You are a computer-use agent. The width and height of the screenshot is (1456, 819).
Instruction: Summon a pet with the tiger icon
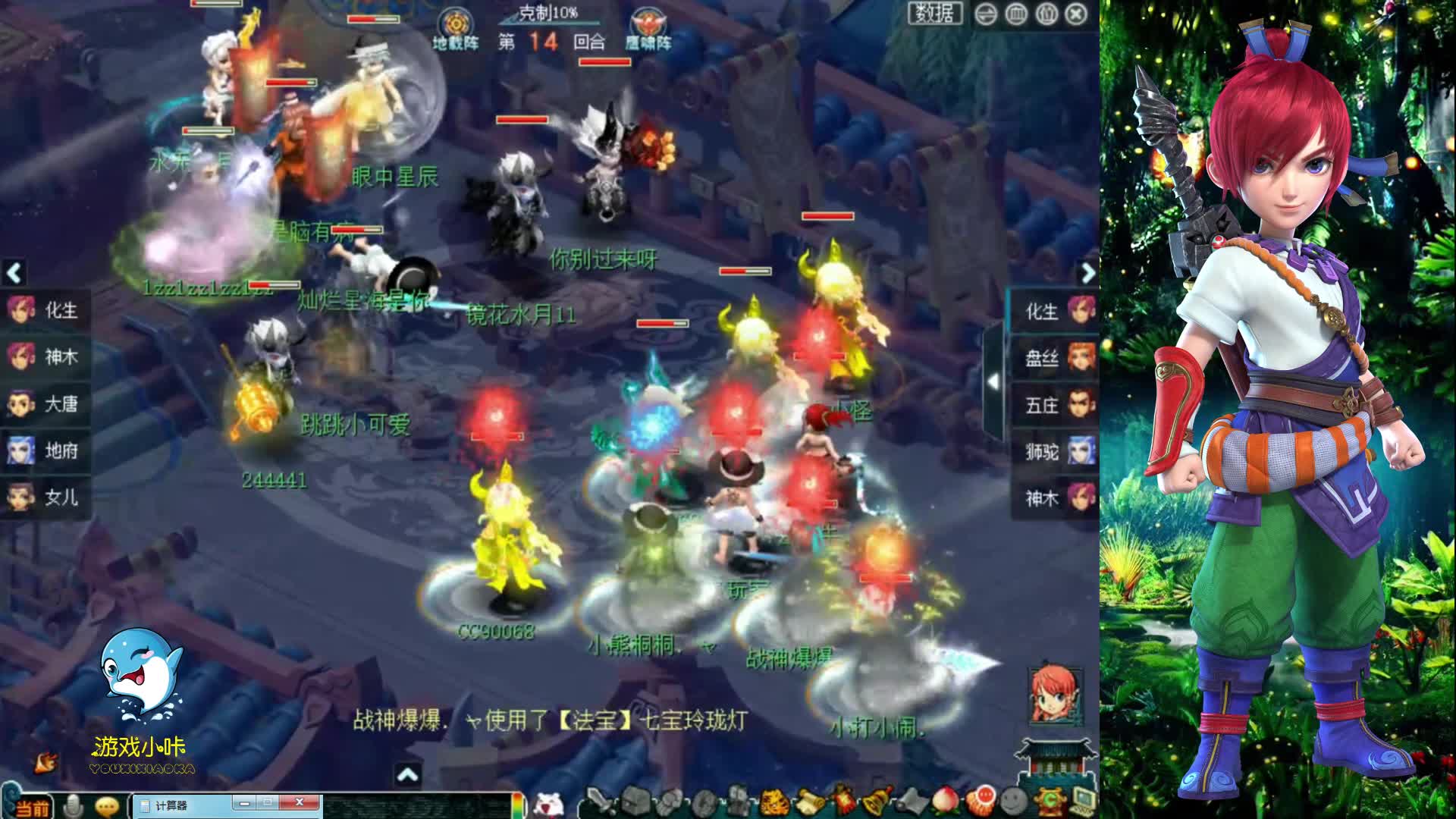point(773,802)
